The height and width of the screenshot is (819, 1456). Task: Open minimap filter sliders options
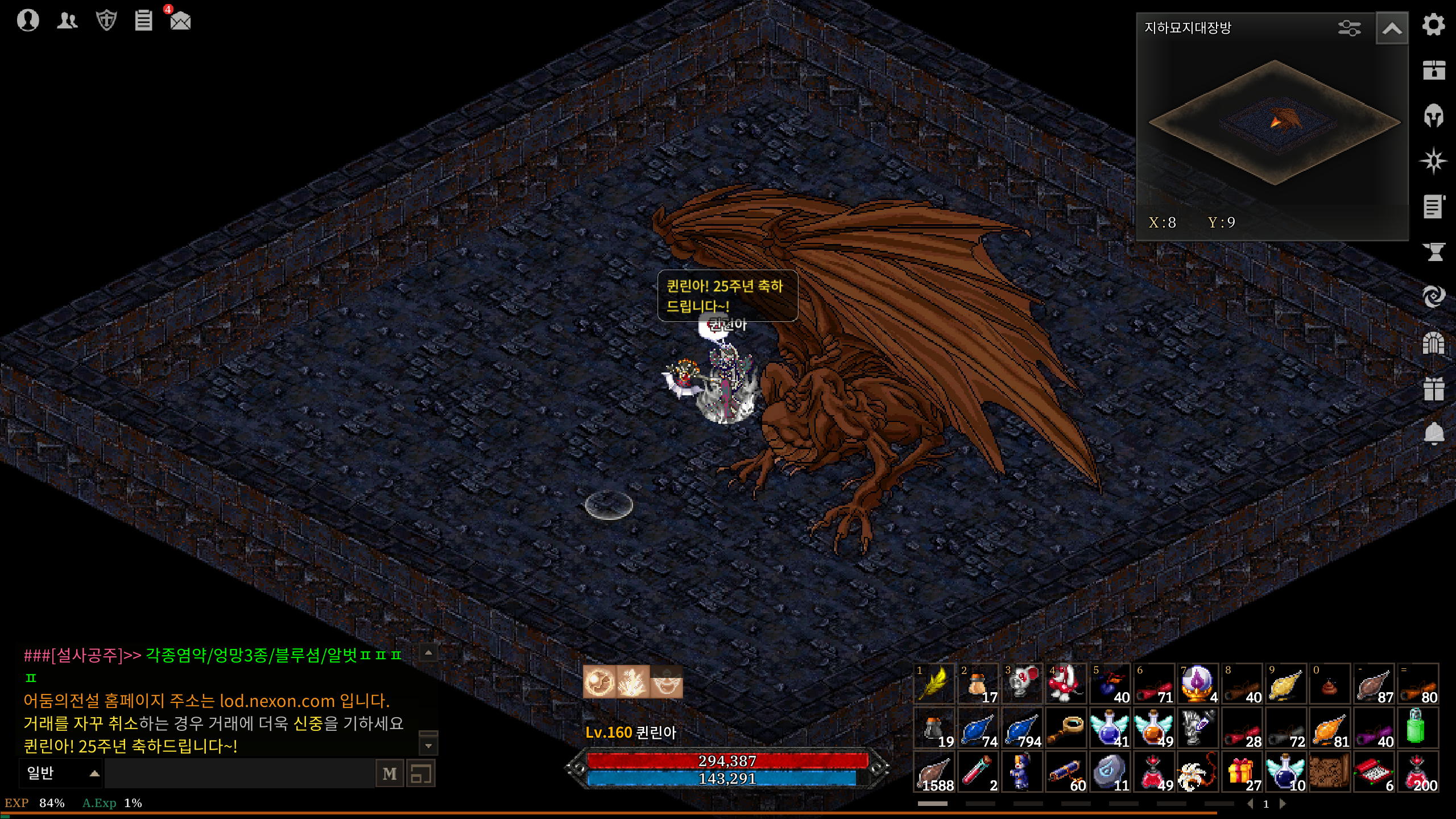pyautogui.click(x=1349, y=28)
